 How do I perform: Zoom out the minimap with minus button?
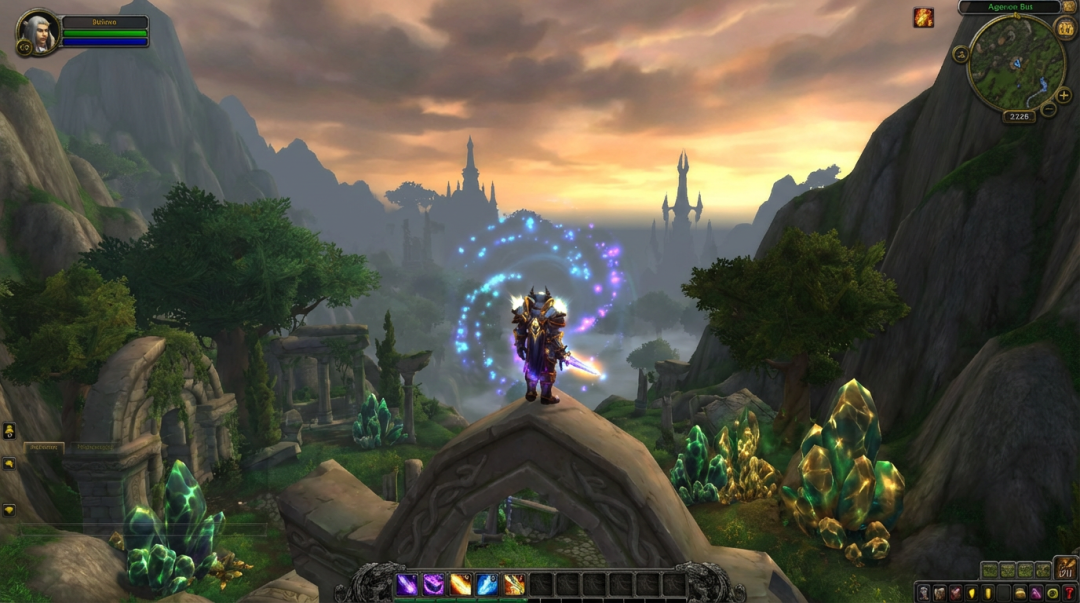pos(1048,109)
